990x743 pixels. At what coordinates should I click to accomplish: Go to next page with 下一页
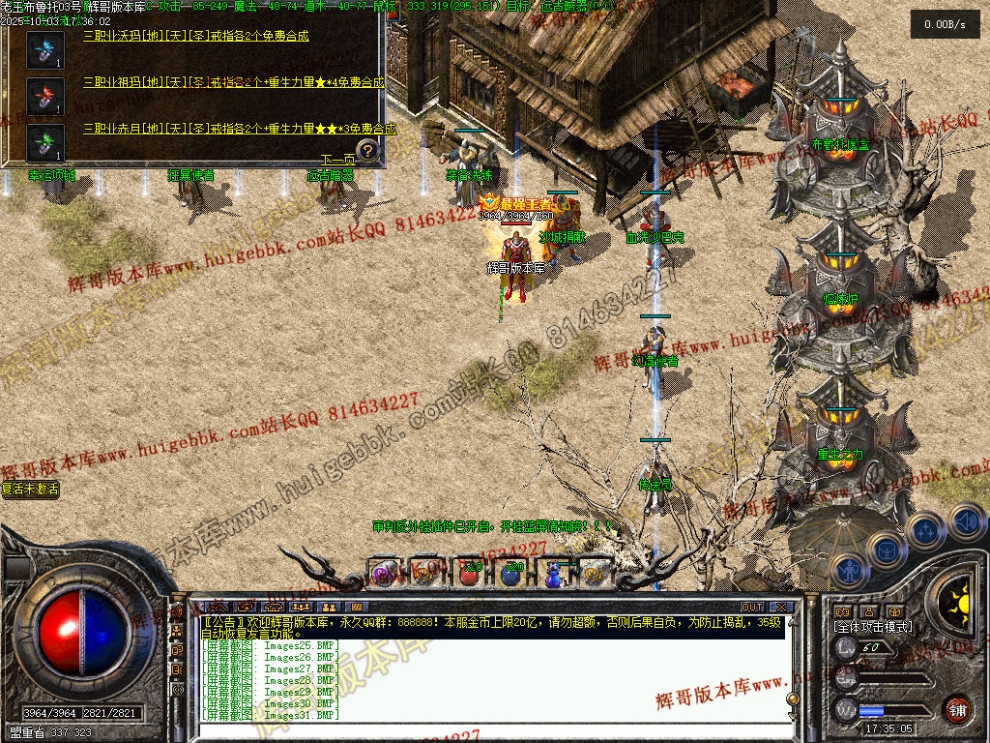(x=338, y=160)
